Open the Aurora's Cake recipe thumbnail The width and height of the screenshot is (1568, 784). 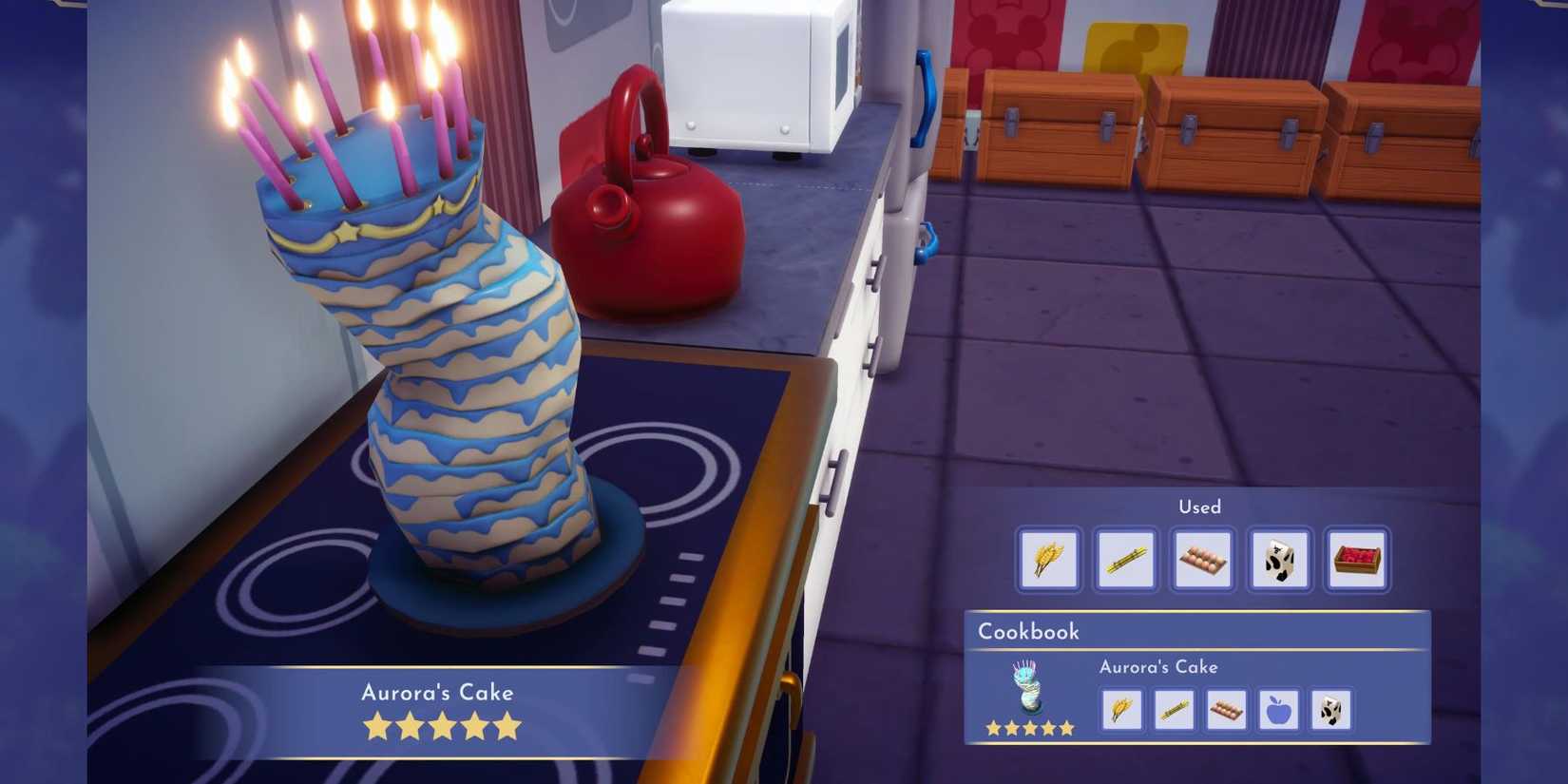click(1029, 689)
